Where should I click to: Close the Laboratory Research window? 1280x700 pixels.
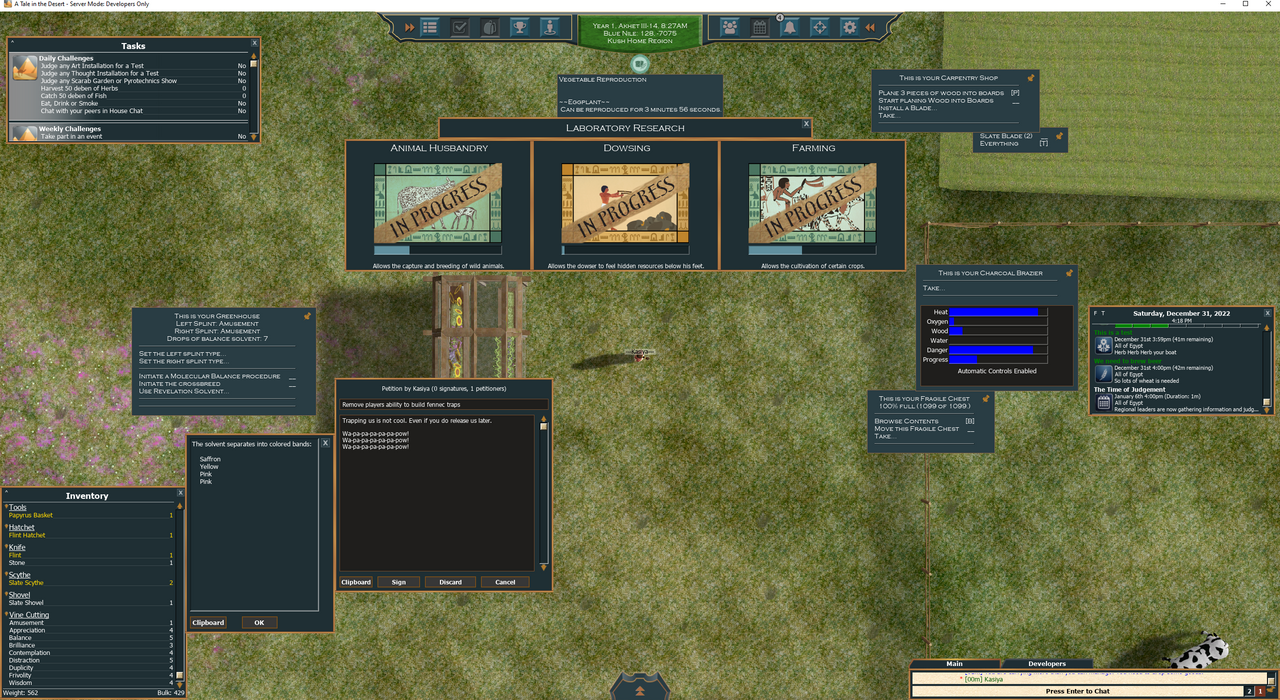click(807, 125)
